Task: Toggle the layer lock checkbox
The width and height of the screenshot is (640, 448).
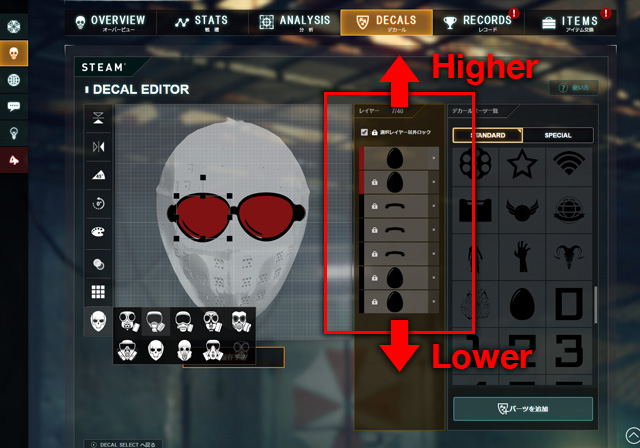Action: click(x=363, y=133)
